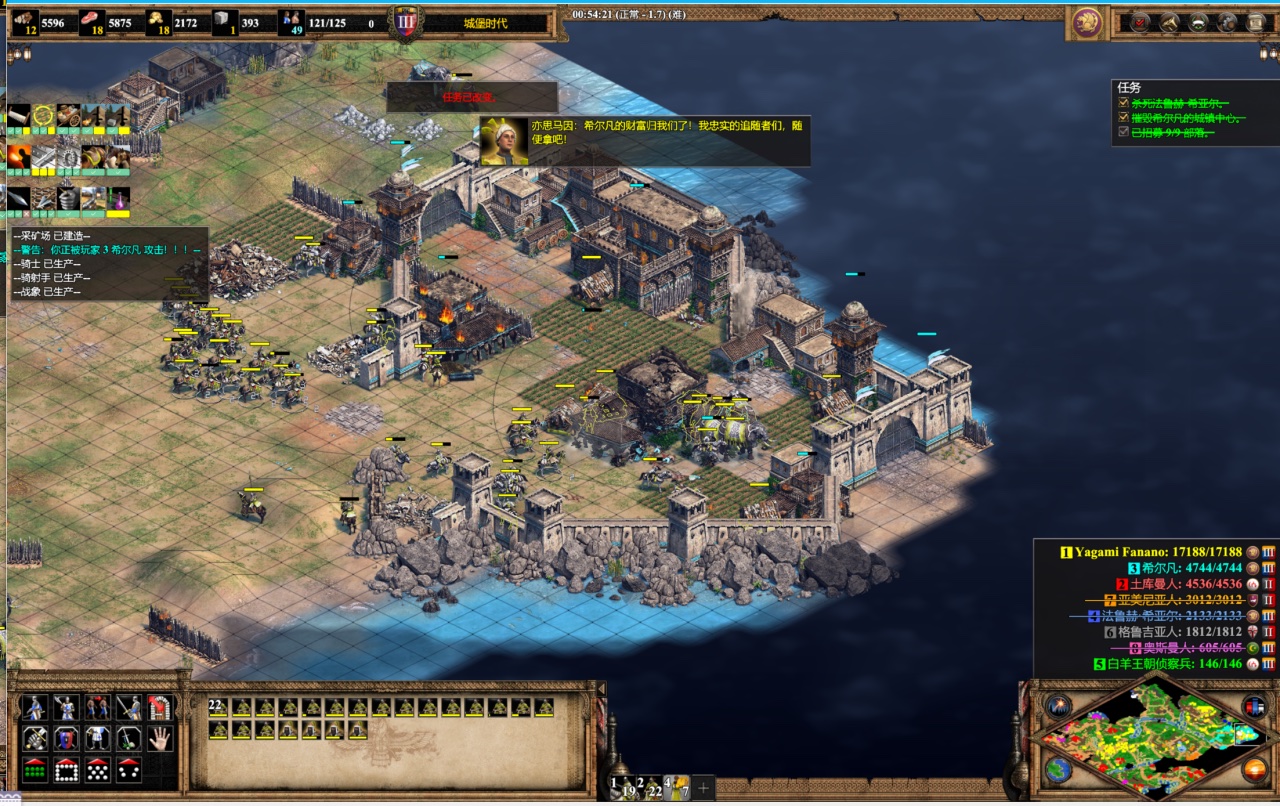Open the chat horn button

(x=1168, y=23)
